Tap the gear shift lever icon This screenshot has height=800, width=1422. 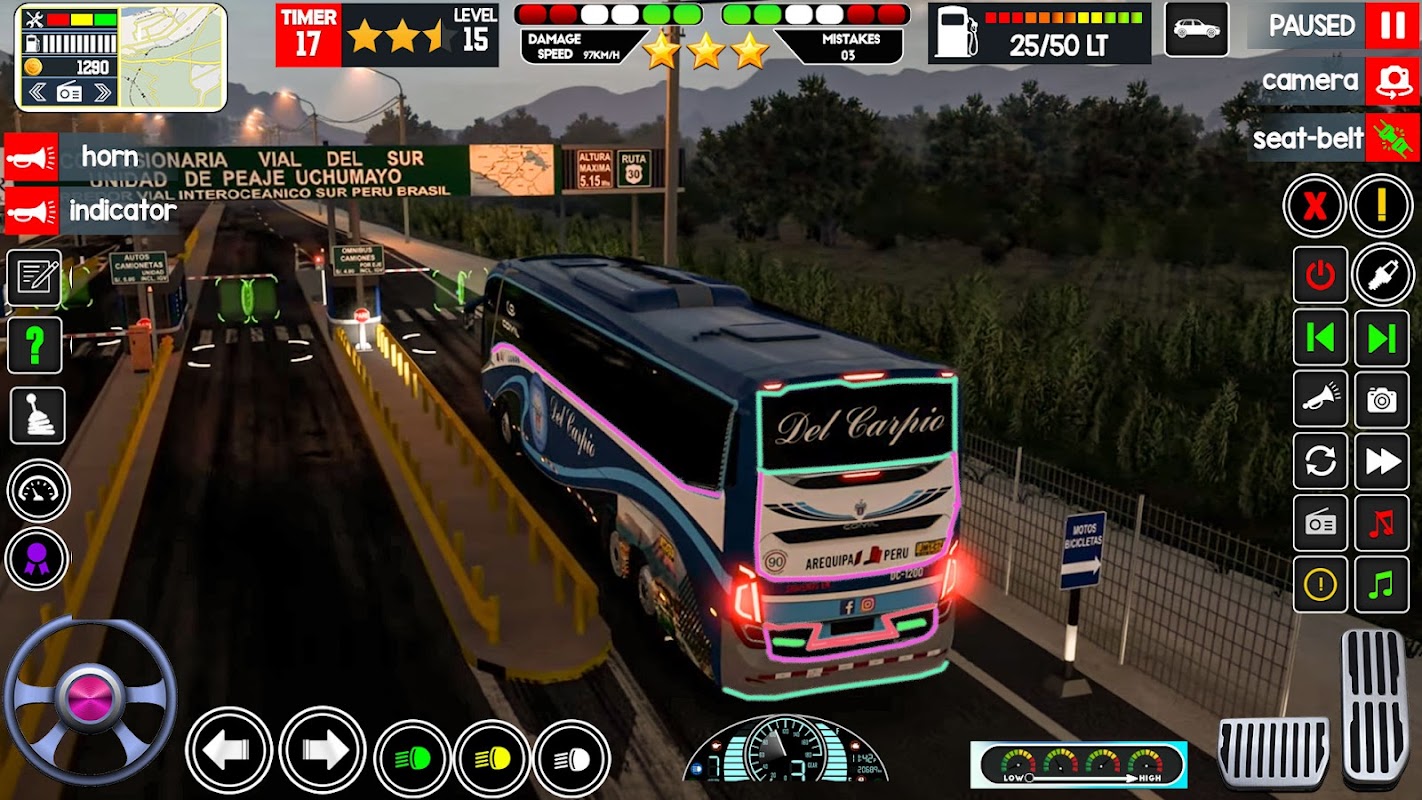pyautogui.click(x=38, y=415)
